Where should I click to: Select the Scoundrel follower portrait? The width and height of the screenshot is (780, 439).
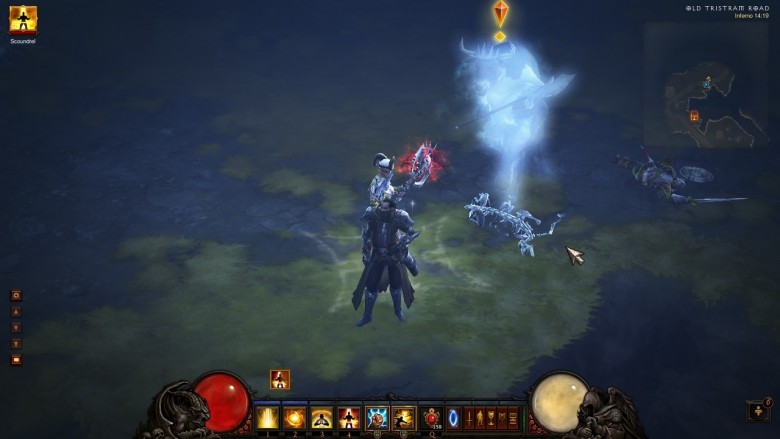23,19
